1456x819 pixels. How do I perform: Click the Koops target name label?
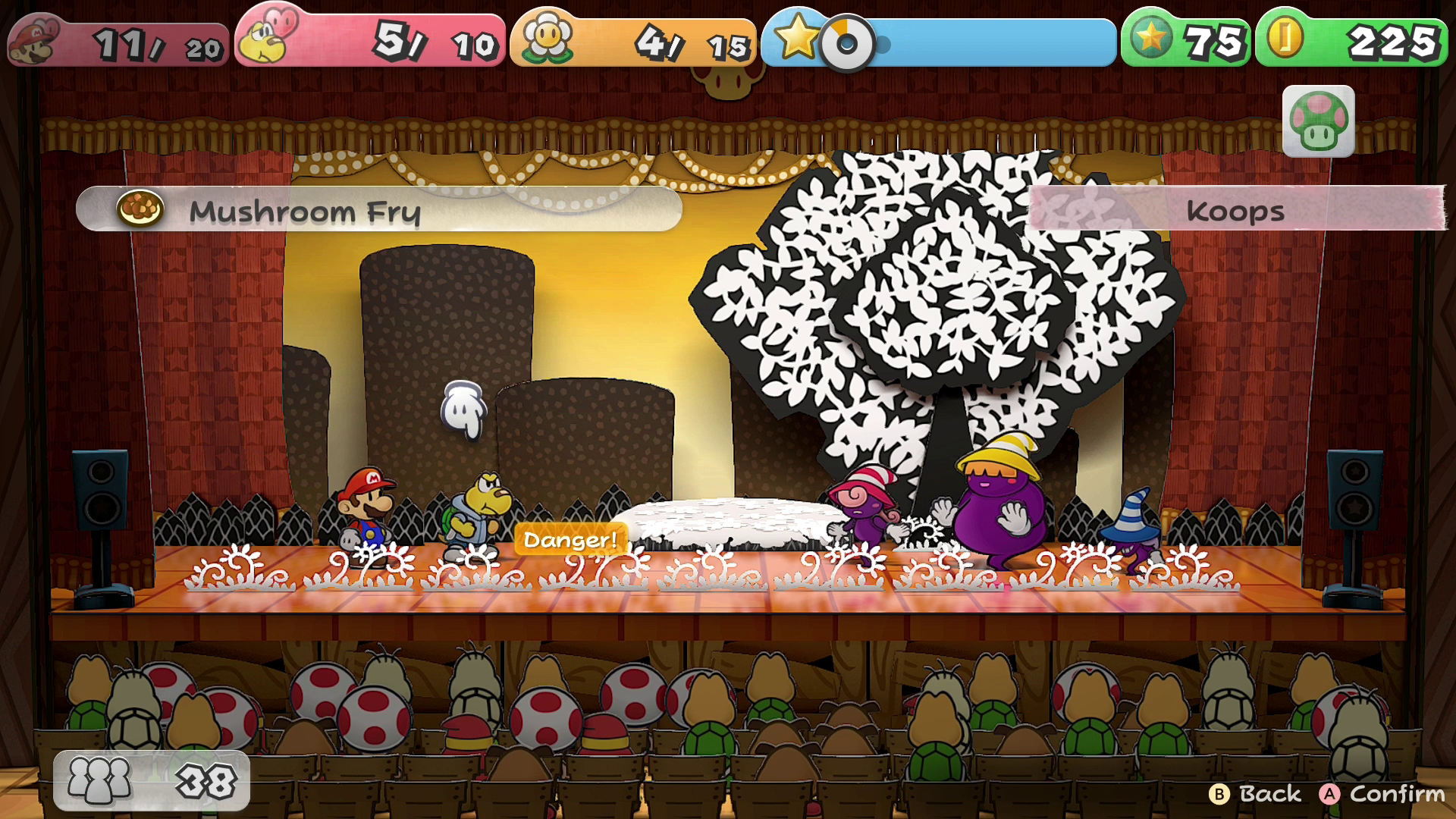[1235, 209]
